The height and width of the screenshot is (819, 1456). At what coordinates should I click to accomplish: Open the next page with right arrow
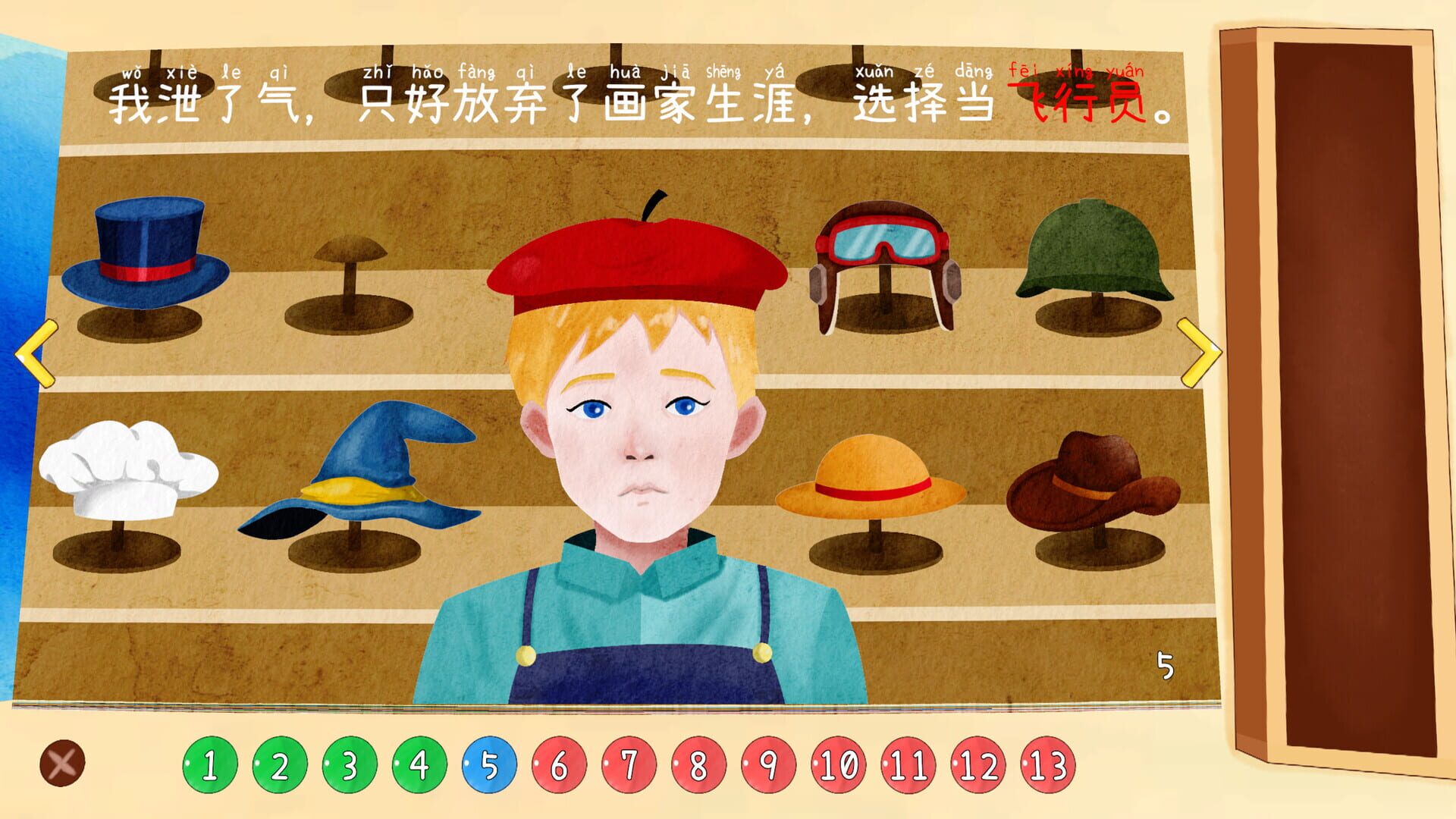[x=1201, y=353]
